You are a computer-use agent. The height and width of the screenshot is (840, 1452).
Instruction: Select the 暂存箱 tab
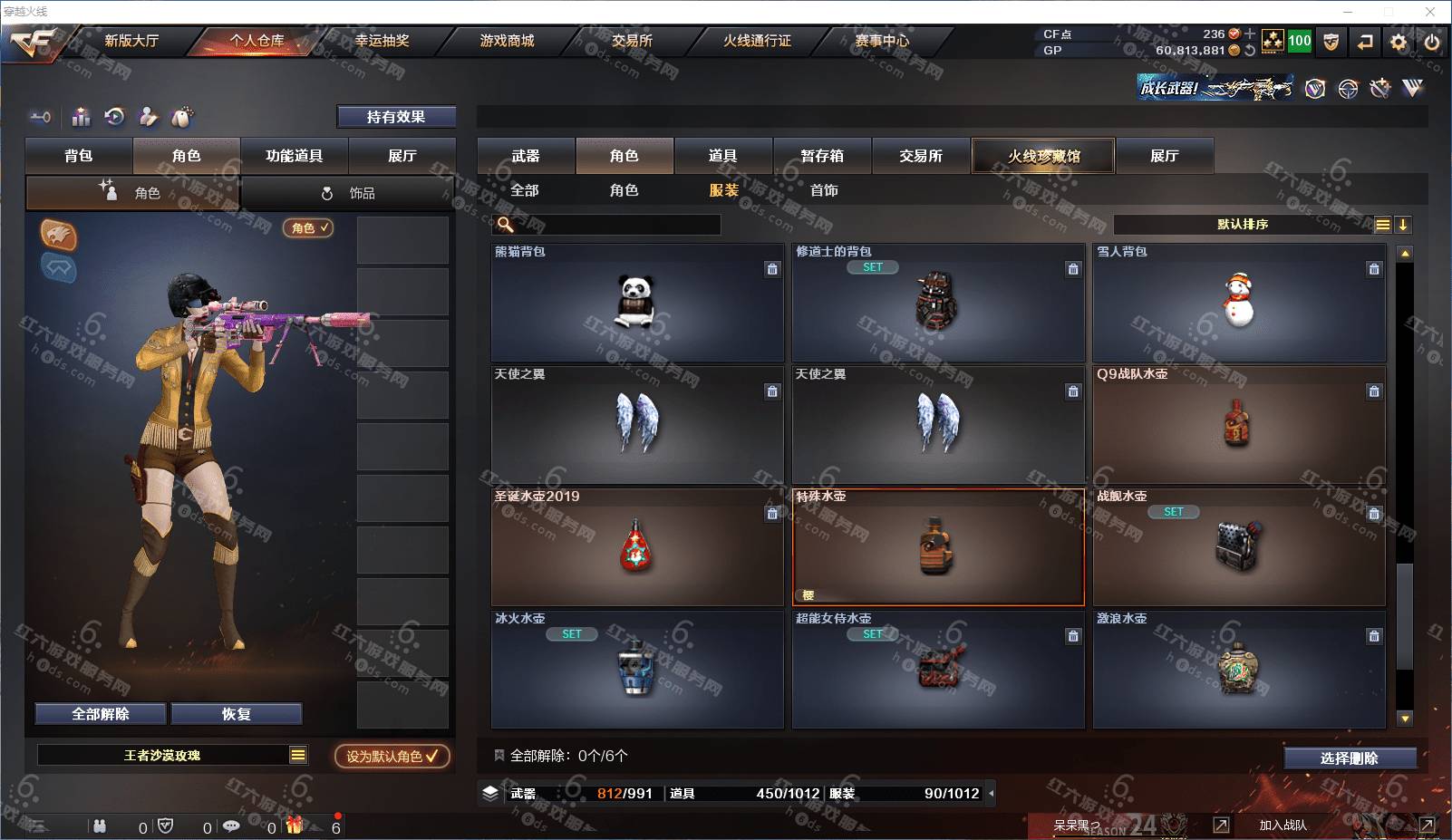(x=821, y=156)
